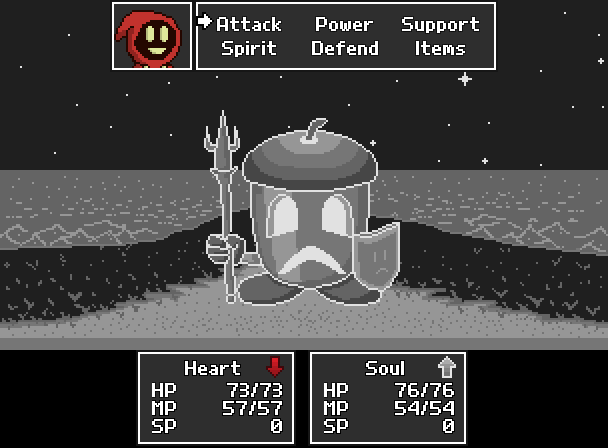Select the Soul party status panel

coord(388,397)
